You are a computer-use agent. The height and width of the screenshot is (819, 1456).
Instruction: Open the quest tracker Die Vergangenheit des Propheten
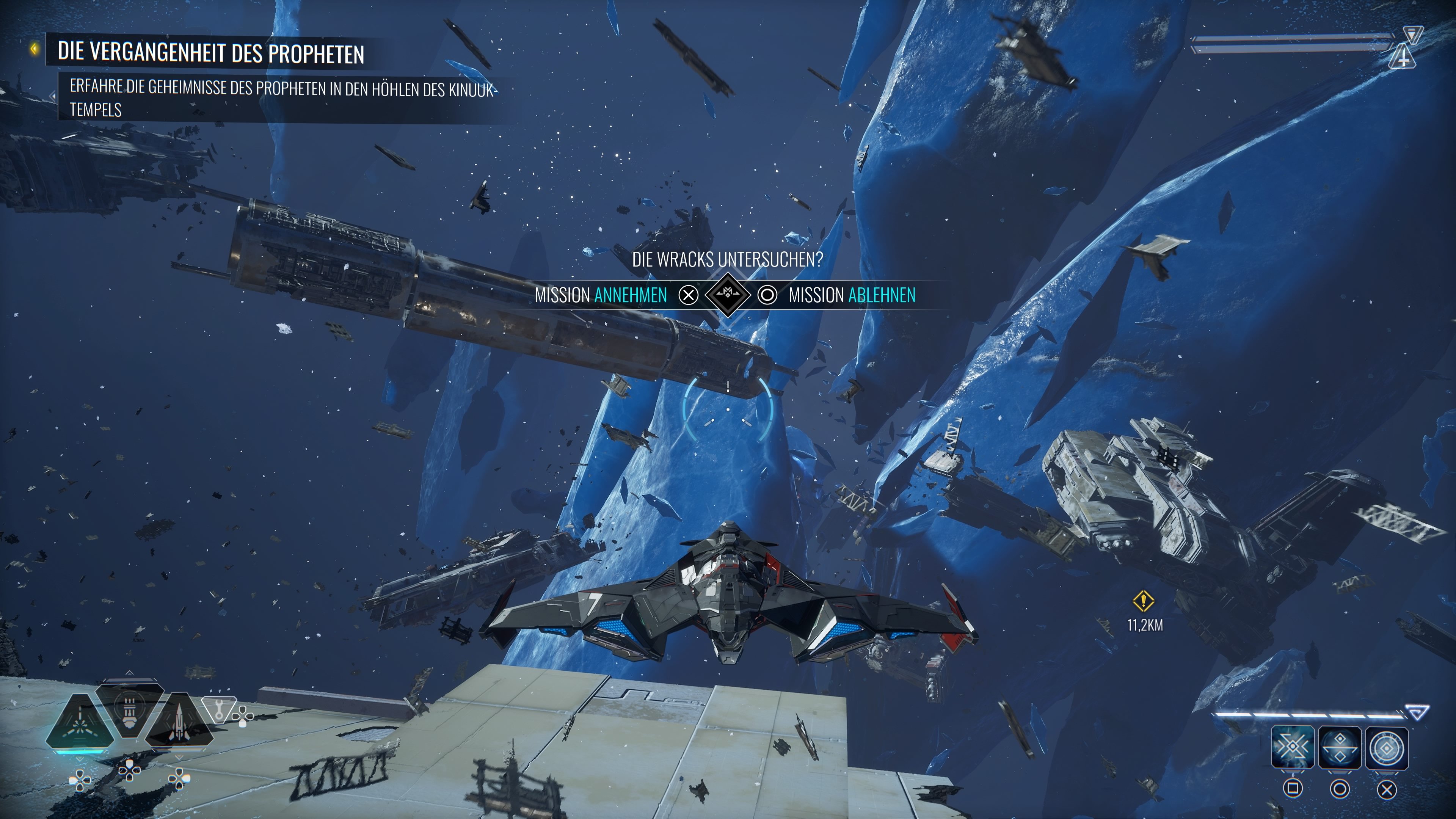pos(211,53)
